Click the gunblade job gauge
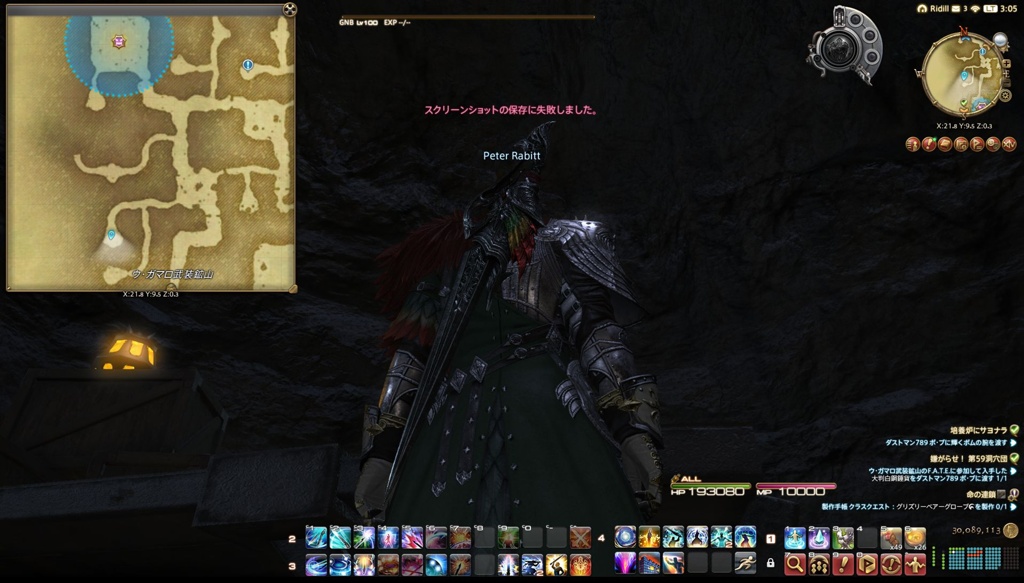The width and height of the screenshot is (1024, 583). (843, 45)
